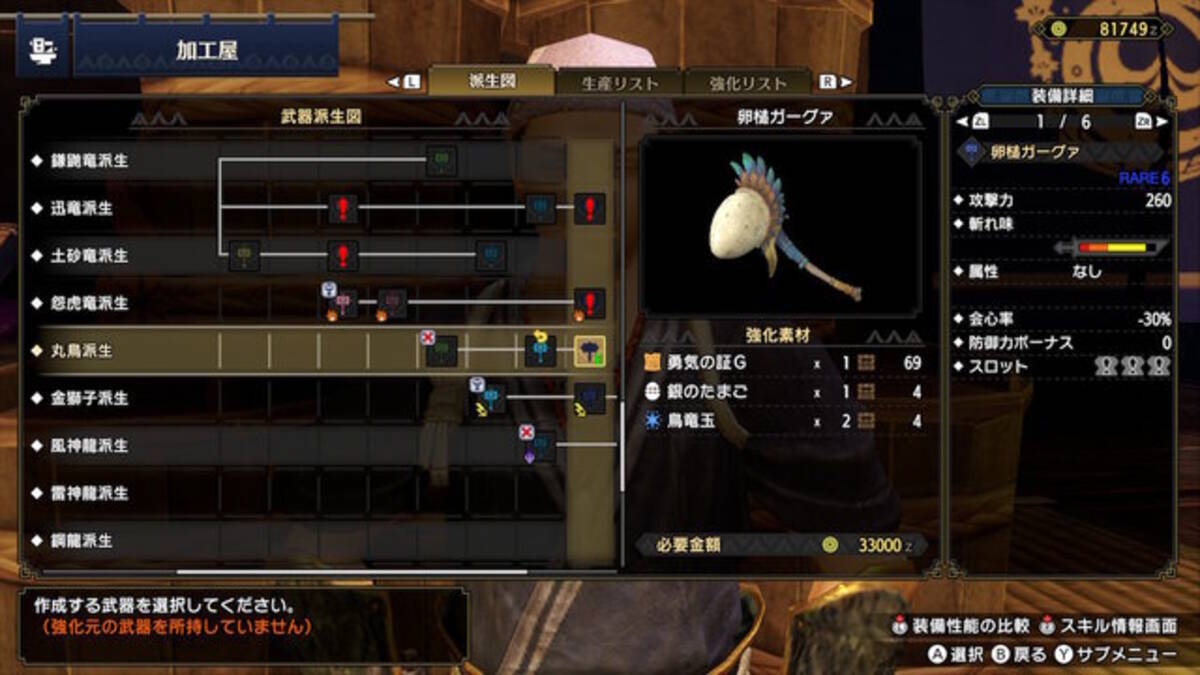Select the 派生図 tab
The width and height of the screenshot is (1200, 675).
pos(492,81)
